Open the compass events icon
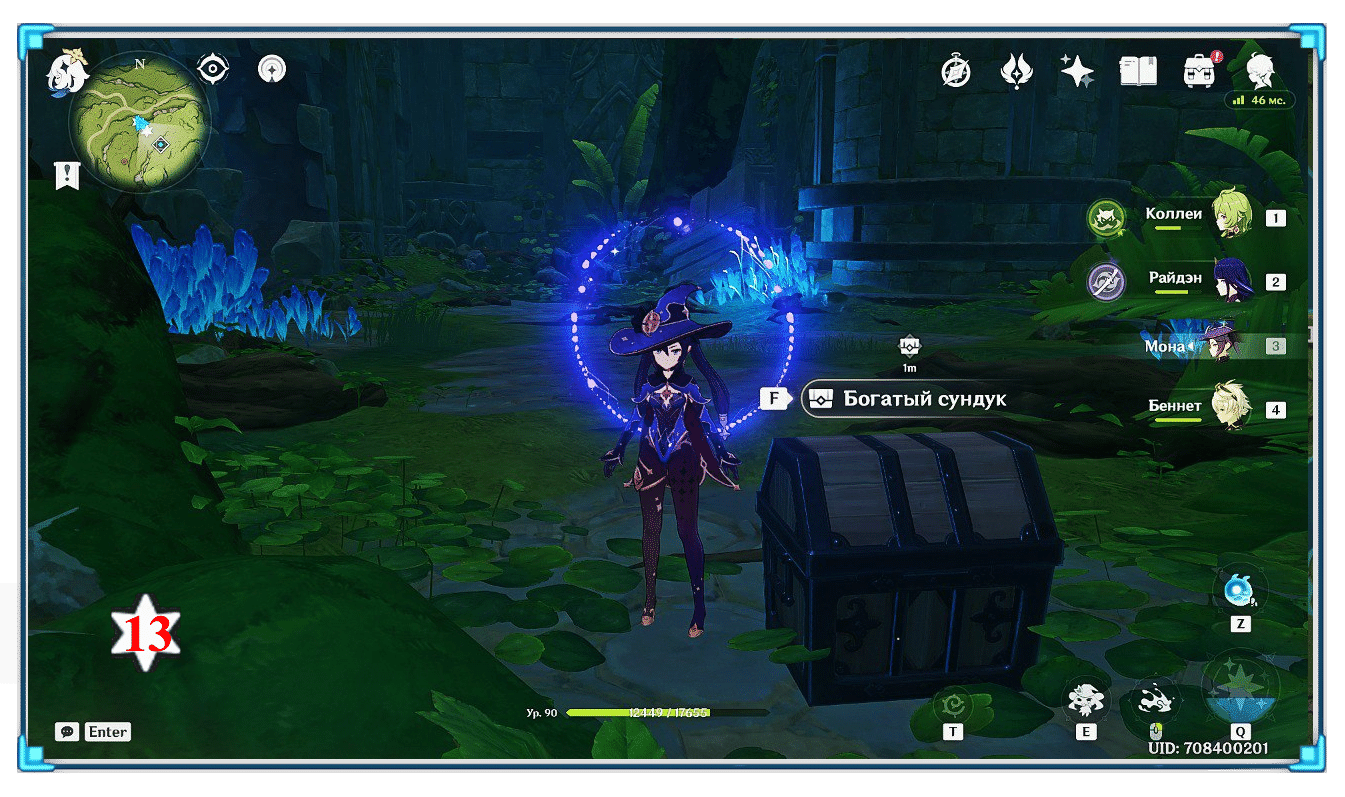 click(x=956, y=71)
